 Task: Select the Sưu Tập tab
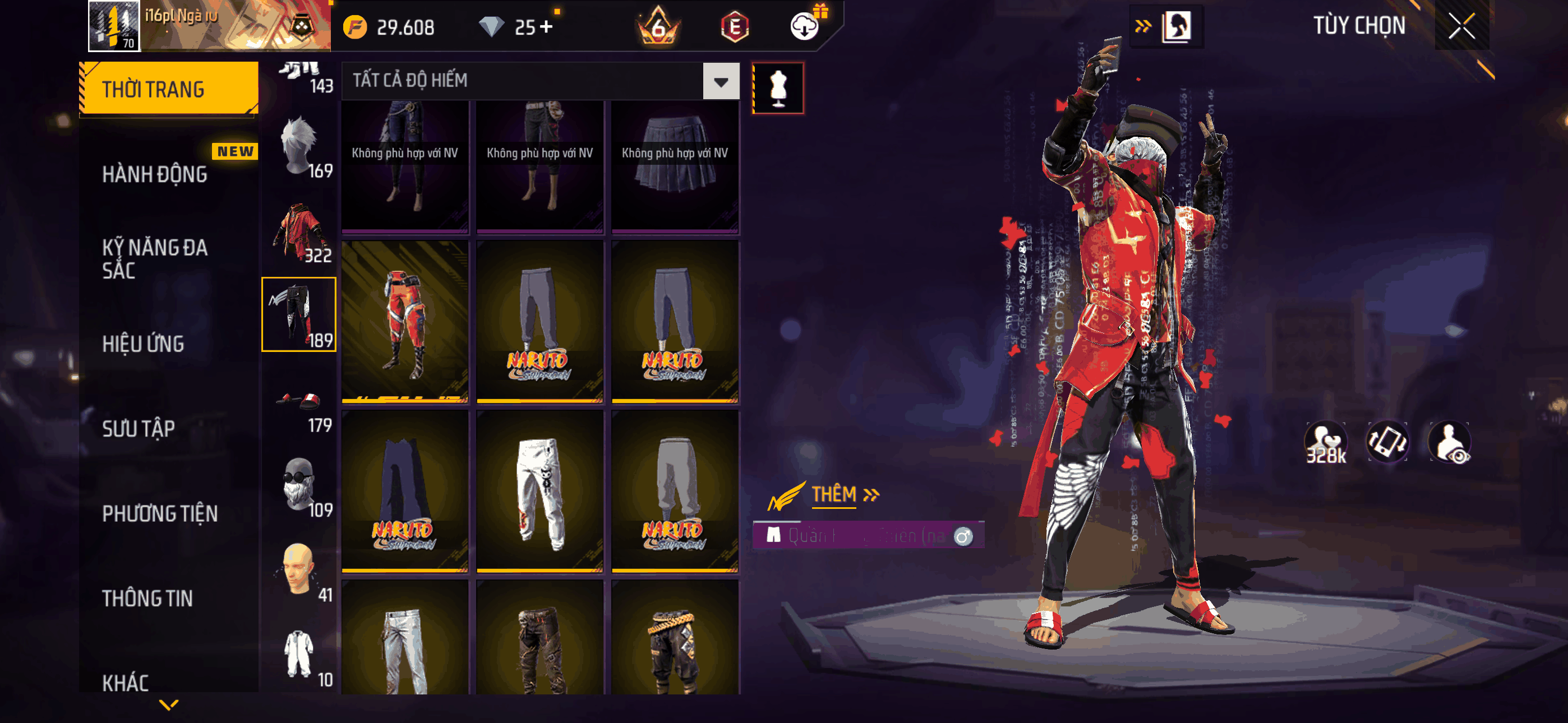[138, 428]
